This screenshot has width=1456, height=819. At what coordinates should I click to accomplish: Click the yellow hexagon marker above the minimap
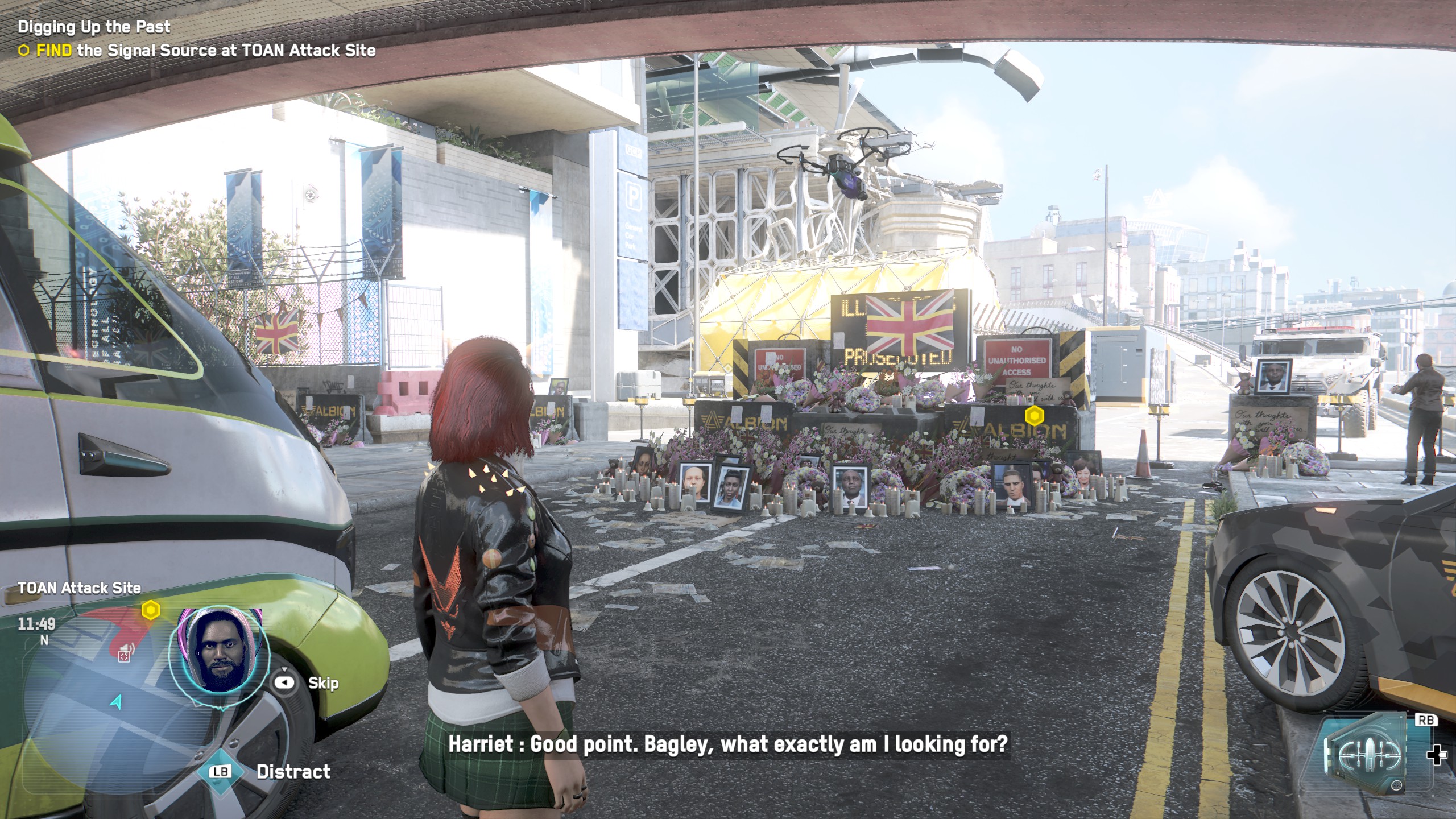pyautogui.click(x=150, y=610)
